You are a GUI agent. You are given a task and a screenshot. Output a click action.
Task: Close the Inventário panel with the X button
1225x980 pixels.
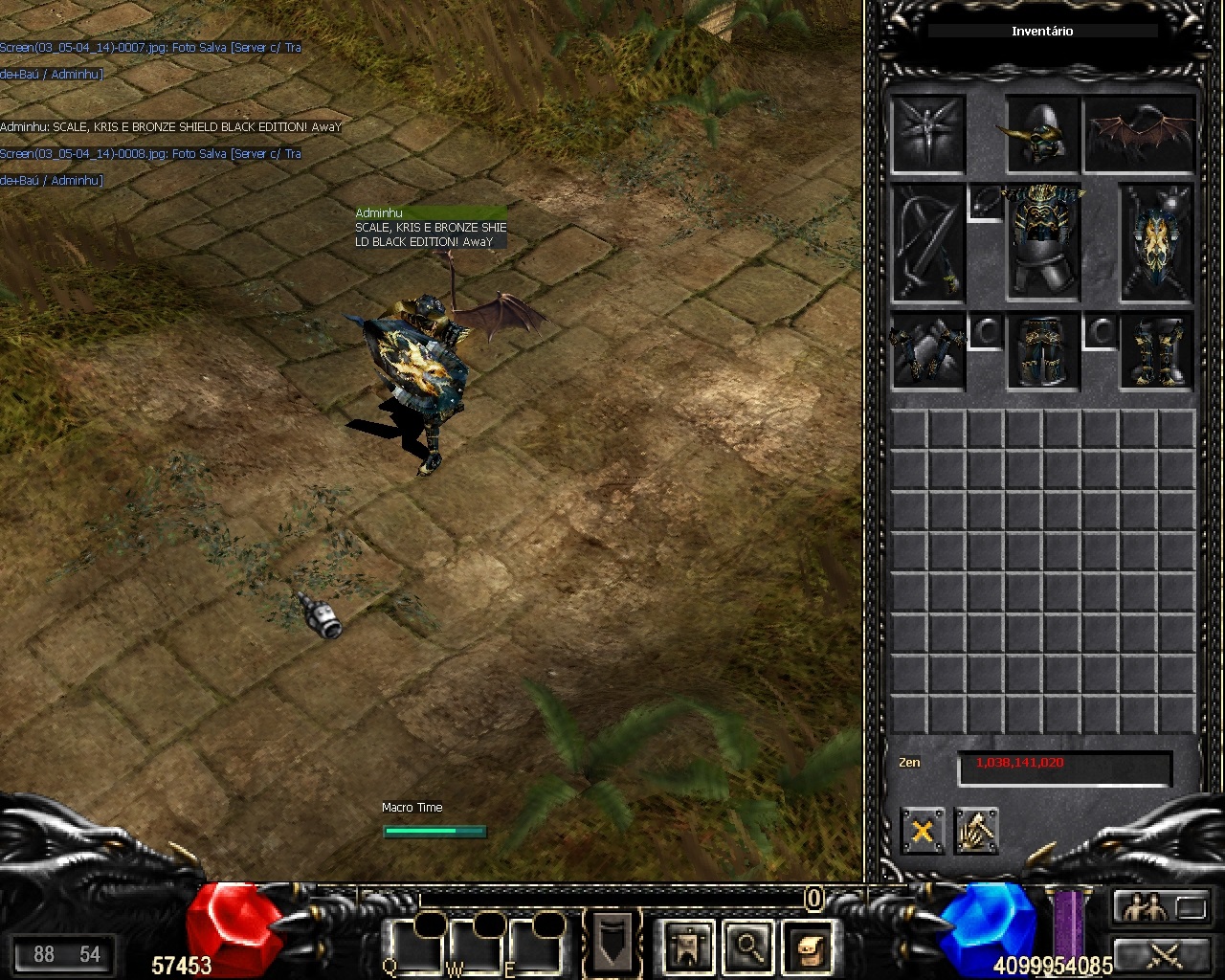click(x=923, y=831)
